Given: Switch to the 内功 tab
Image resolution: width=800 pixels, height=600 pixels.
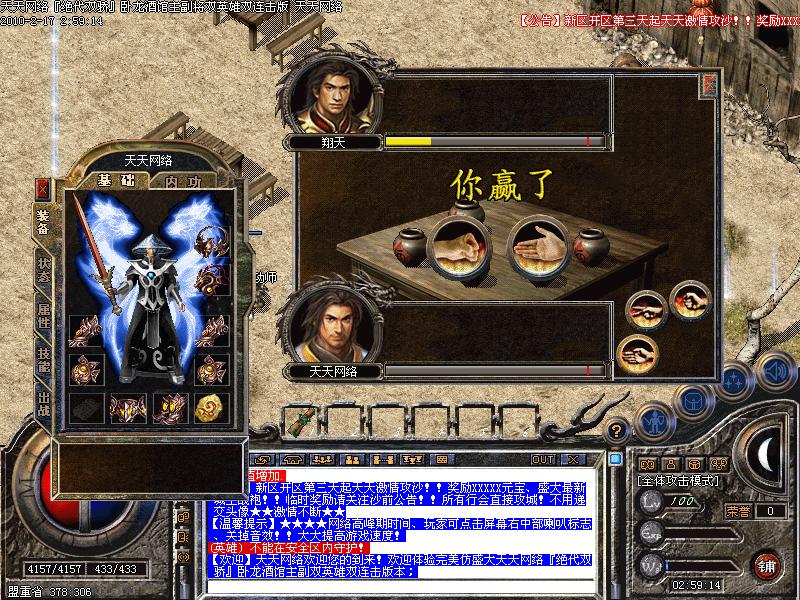Looking at the screenshot, I should coord(183,182).
